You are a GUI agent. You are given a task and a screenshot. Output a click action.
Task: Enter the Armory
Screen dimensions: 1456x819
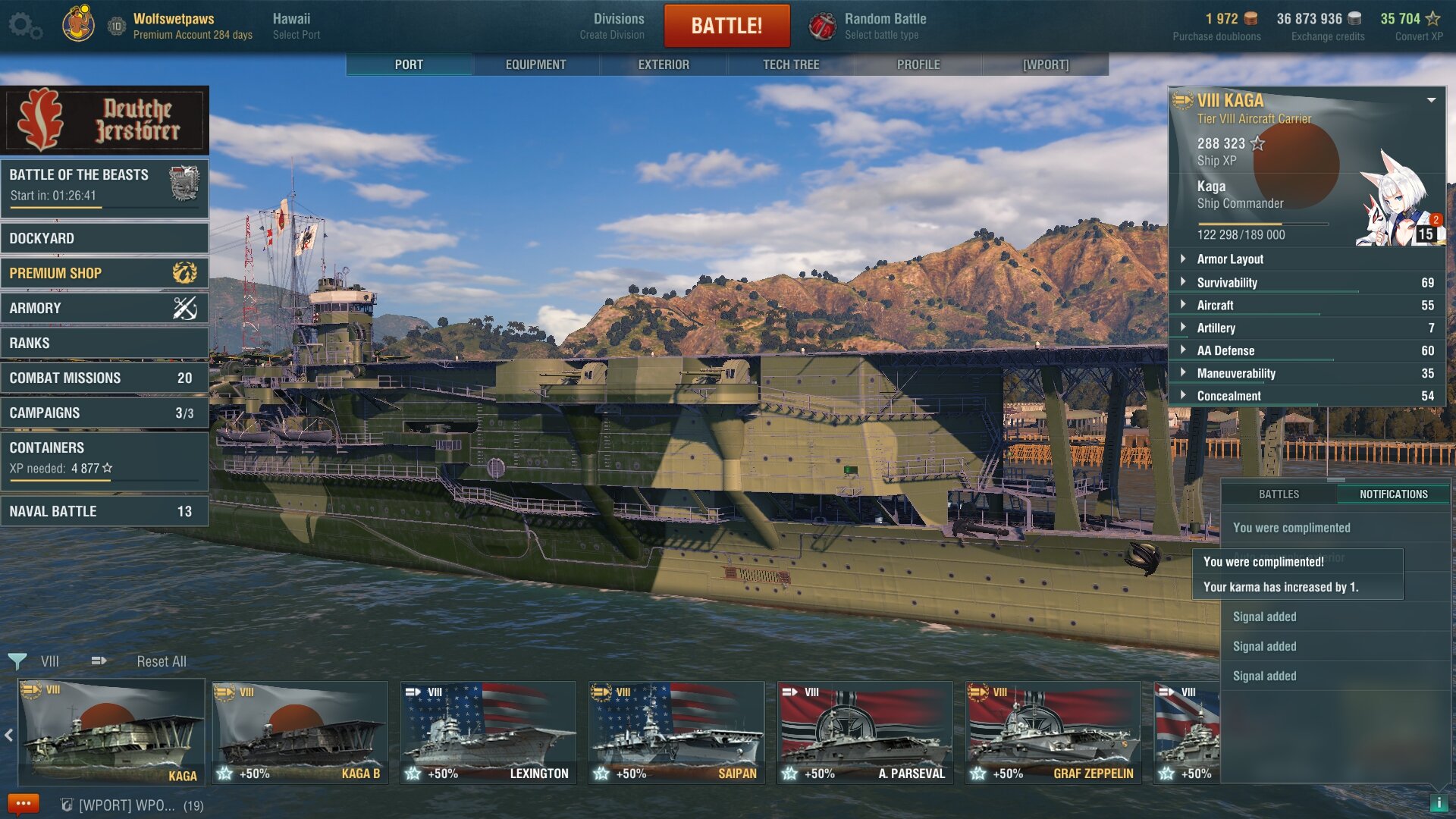(x=105, y=308)
